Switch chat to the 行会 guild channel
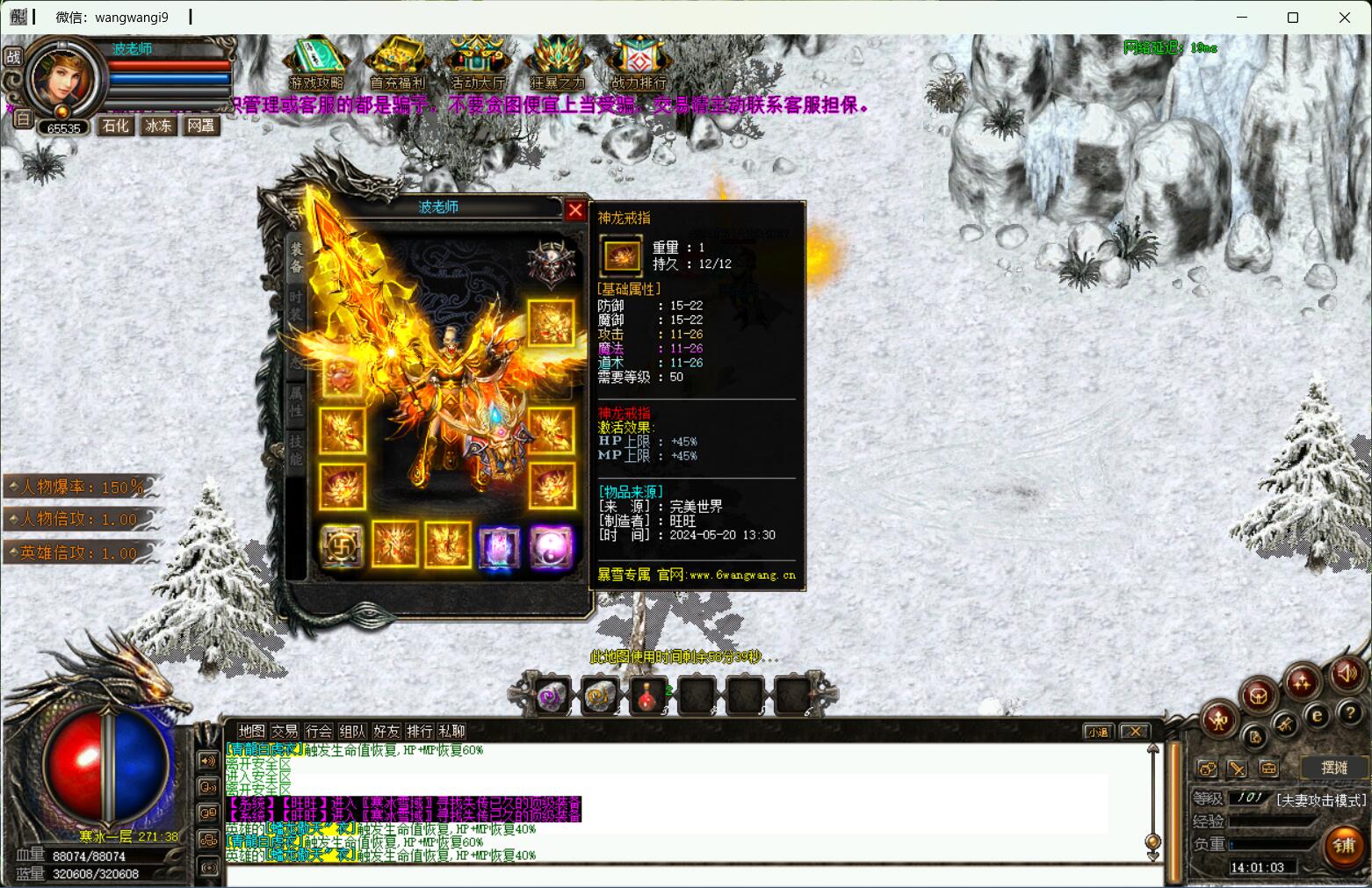 (x=319, y=731)
